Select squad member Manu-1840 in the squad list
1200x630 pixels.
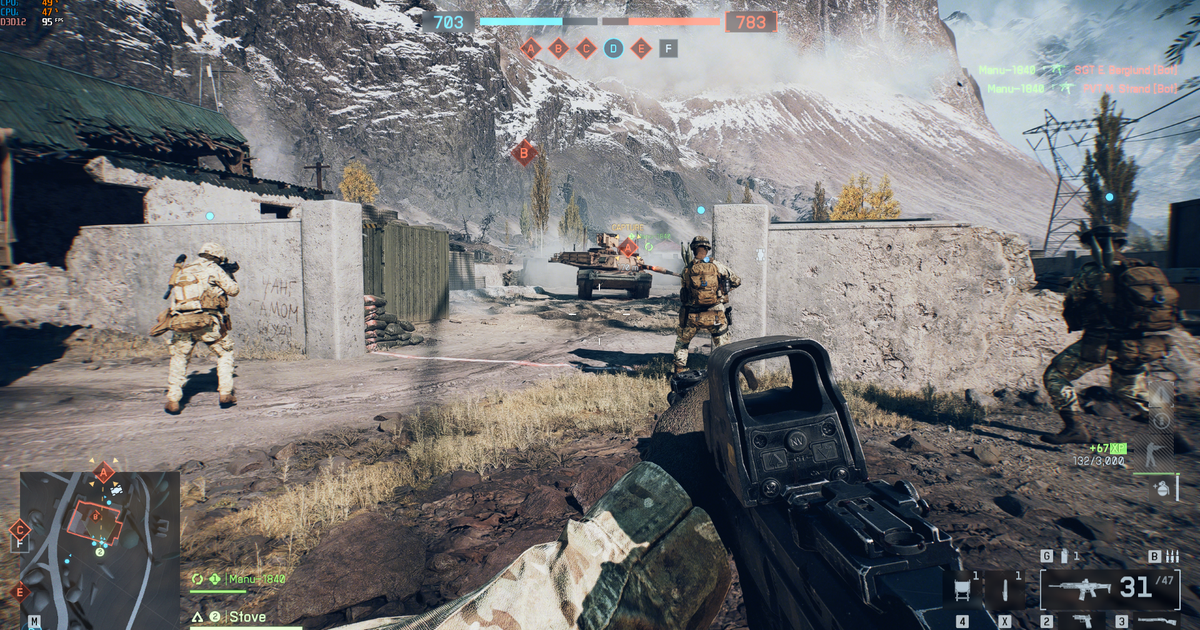pyautogui.click(x=256, y=579)
